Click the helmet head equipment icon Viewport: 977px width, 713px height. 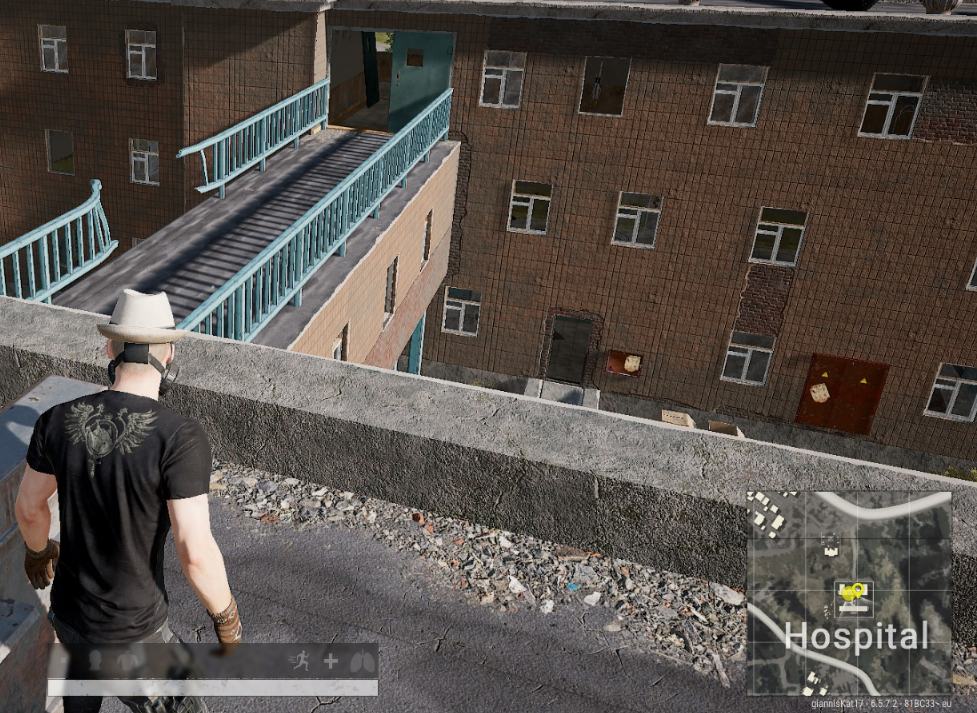coord(97,661)
